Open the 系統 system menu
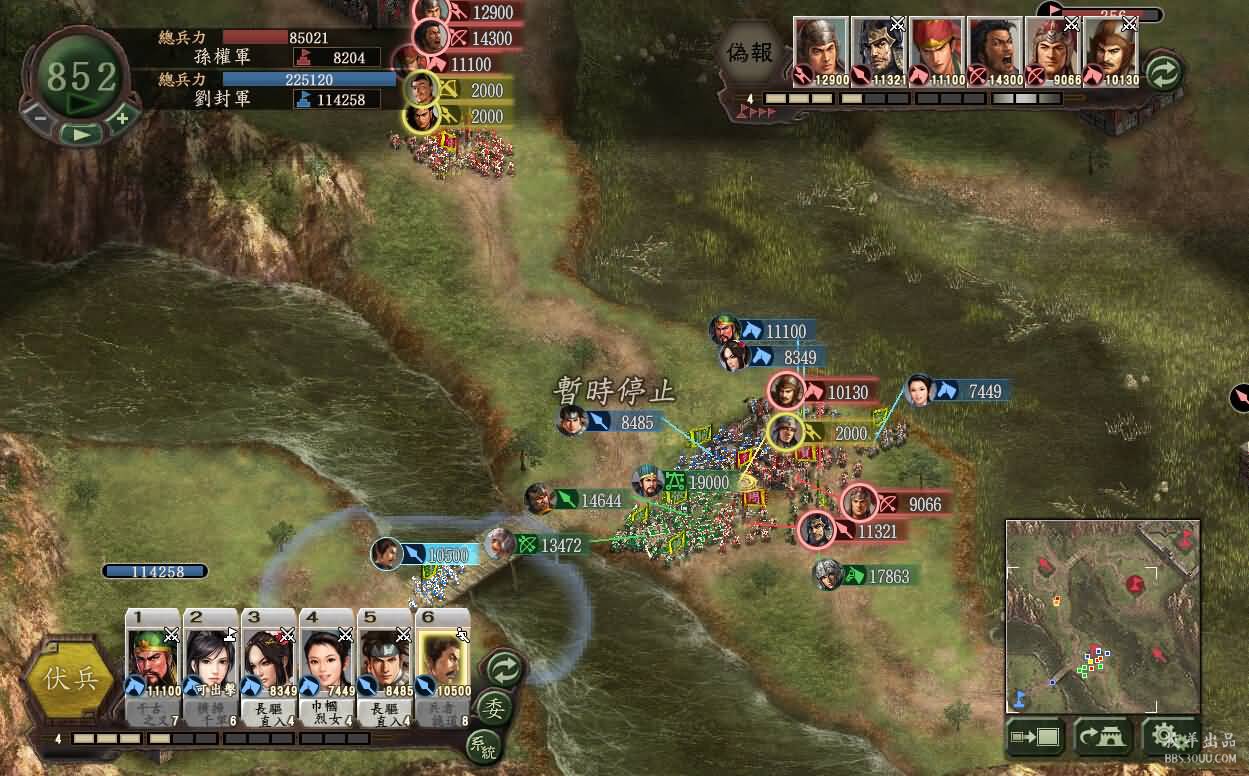This screenshot has width=1249, height=776. pyautogui.click(x=483, y=745)
